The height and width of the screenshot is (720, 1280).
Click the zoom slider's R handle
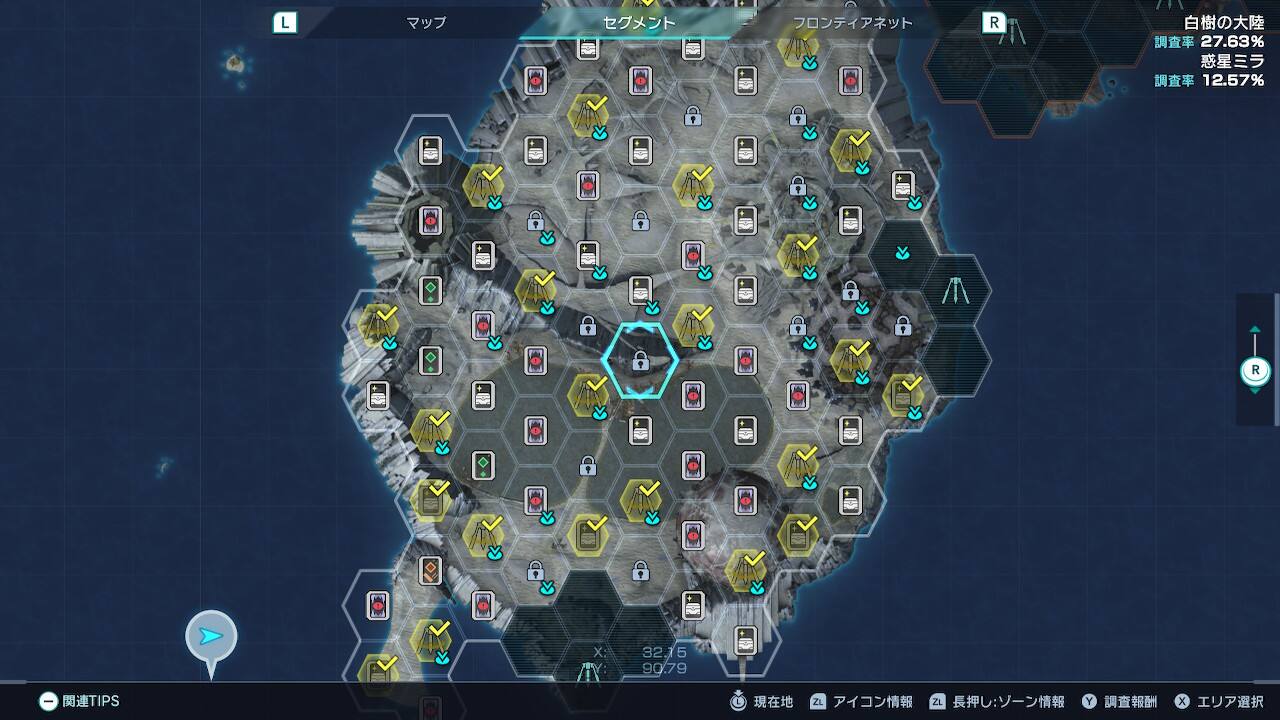(x=1255, y=370)
